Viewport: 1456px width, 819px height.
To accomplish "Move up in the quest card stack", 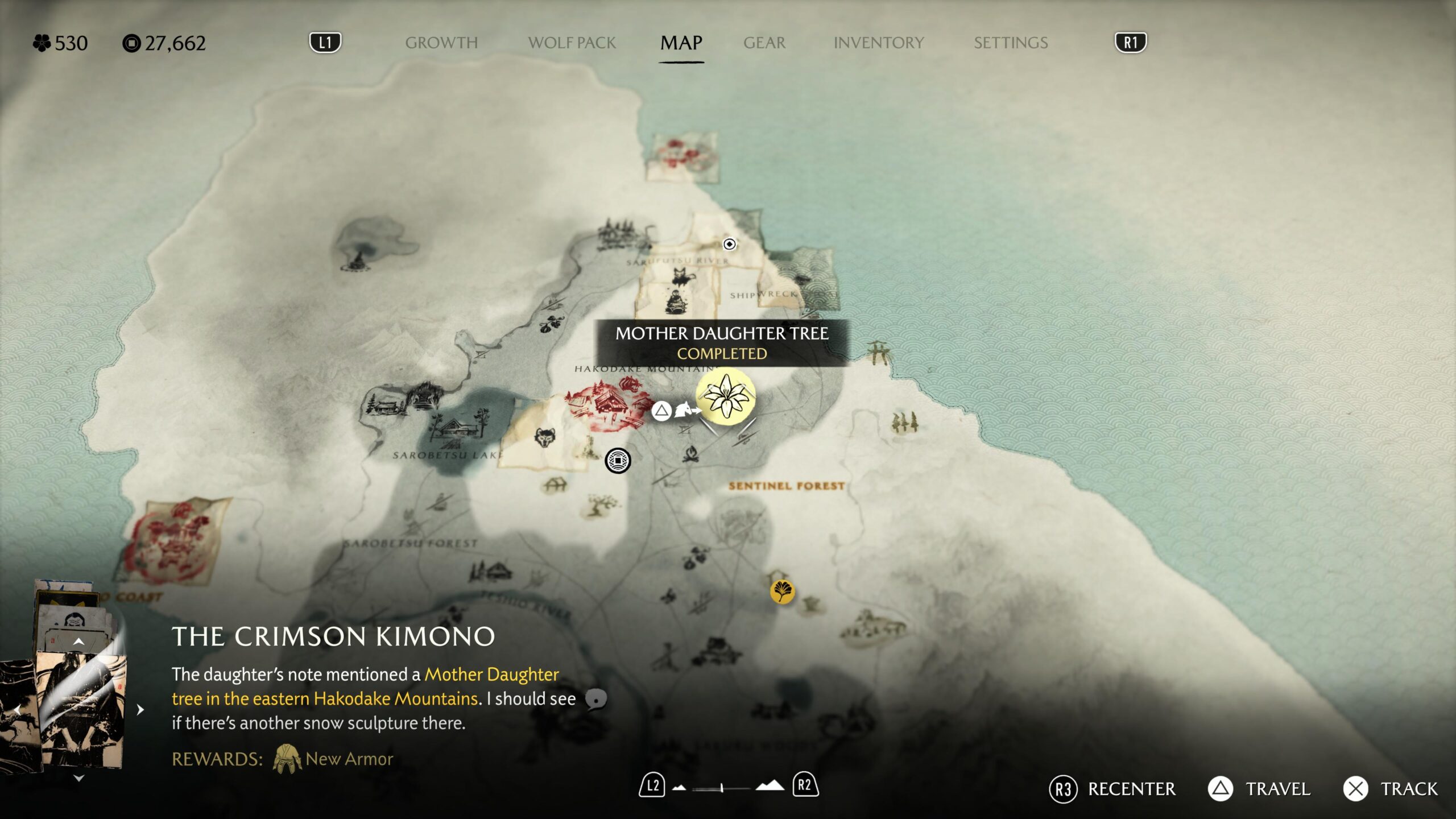I will (79, 642).
